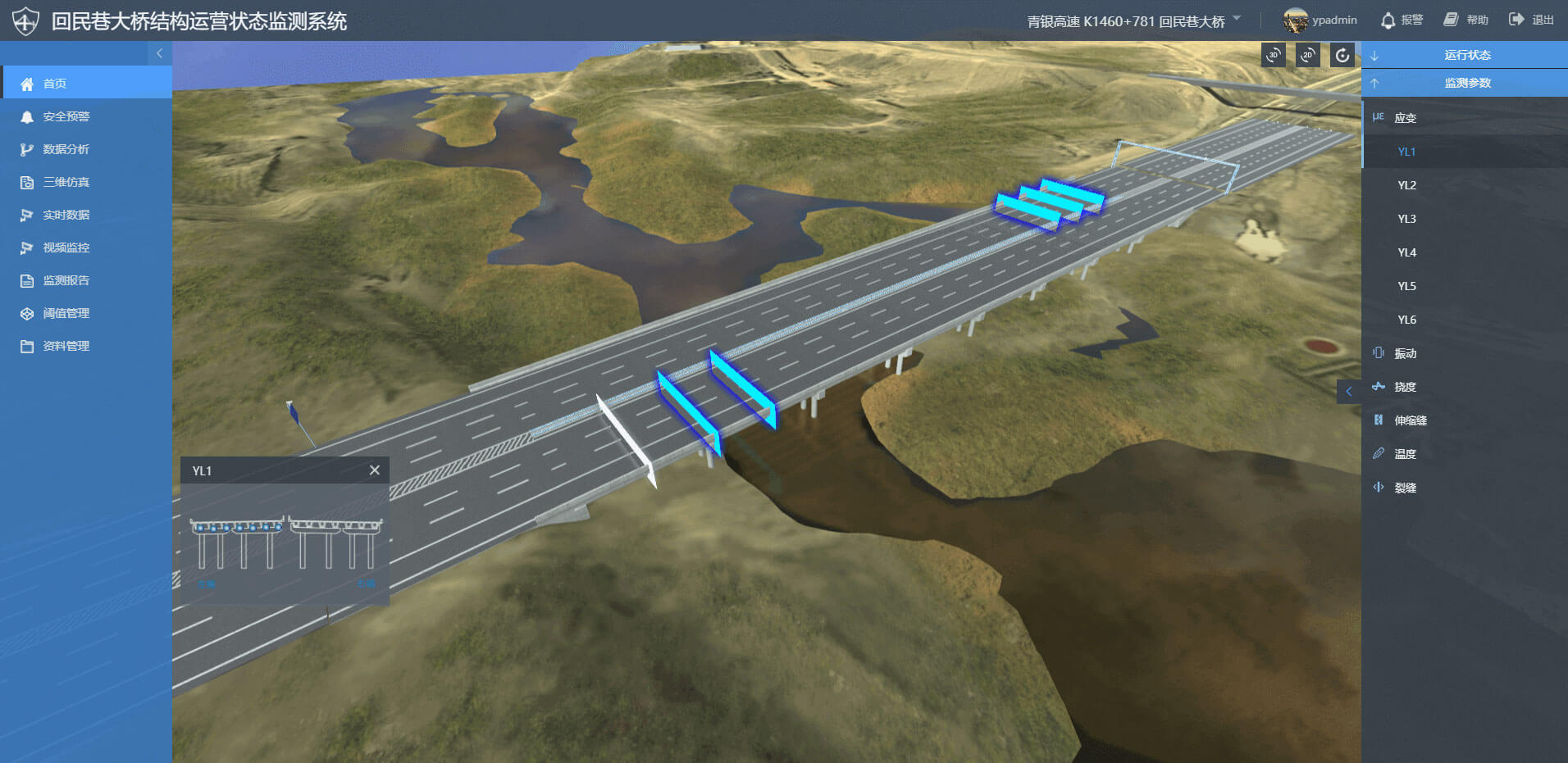The image size is (1568, 763).
Task: Close the YL1 popup panel
Action: [375, 470]
